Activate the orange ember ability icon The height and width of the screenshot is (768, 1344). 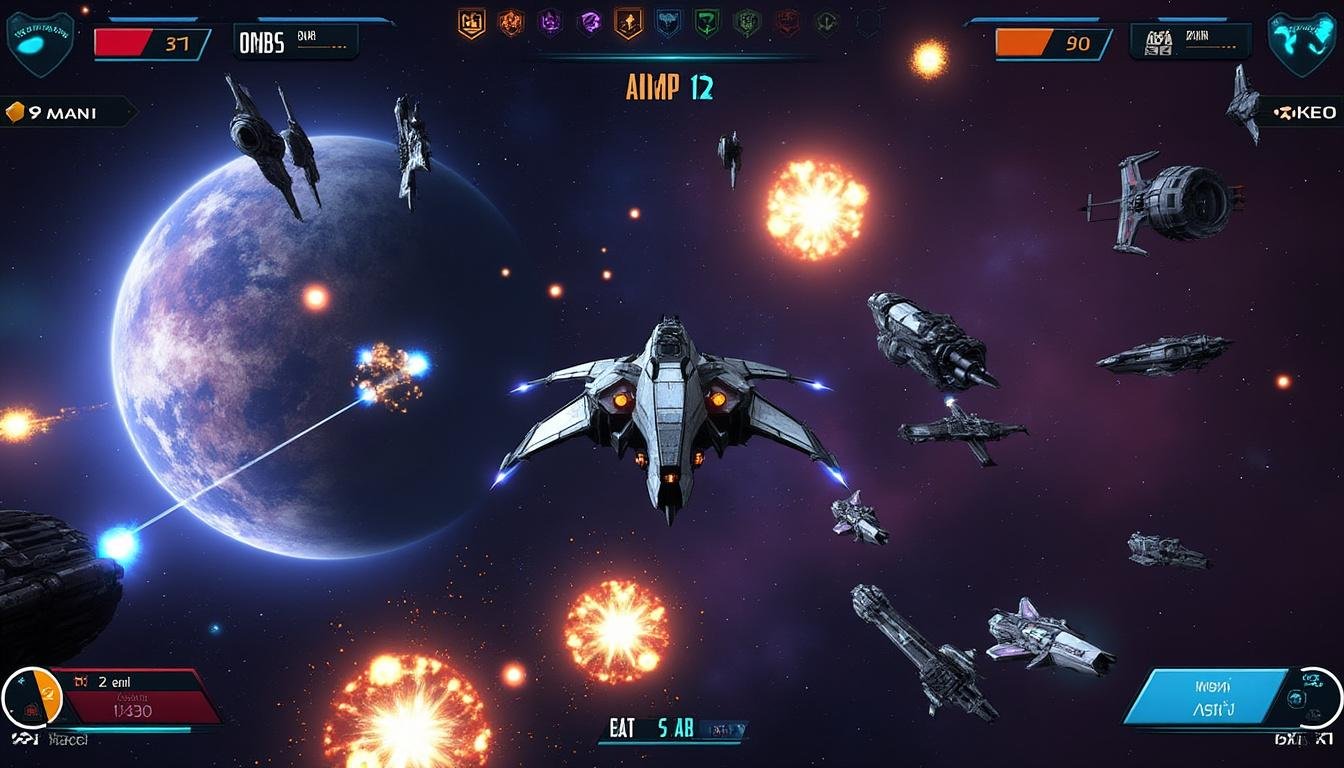[509, 22]
